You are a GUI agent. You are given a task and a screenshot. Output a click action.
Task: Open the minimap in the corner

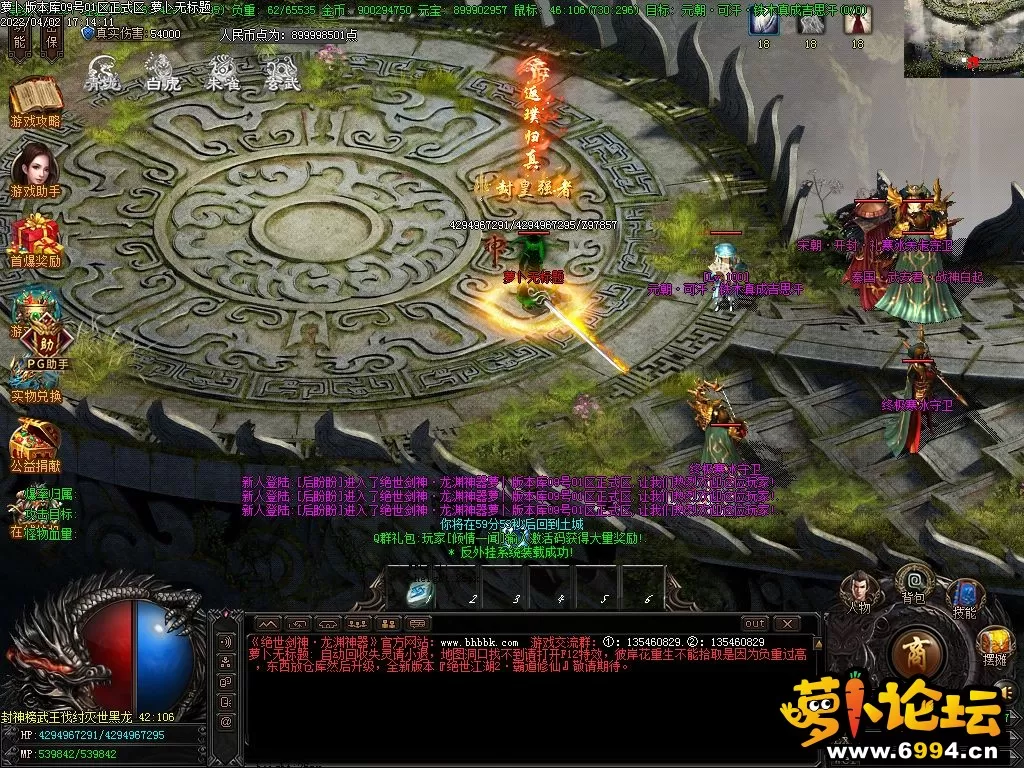tap(963, 38)
